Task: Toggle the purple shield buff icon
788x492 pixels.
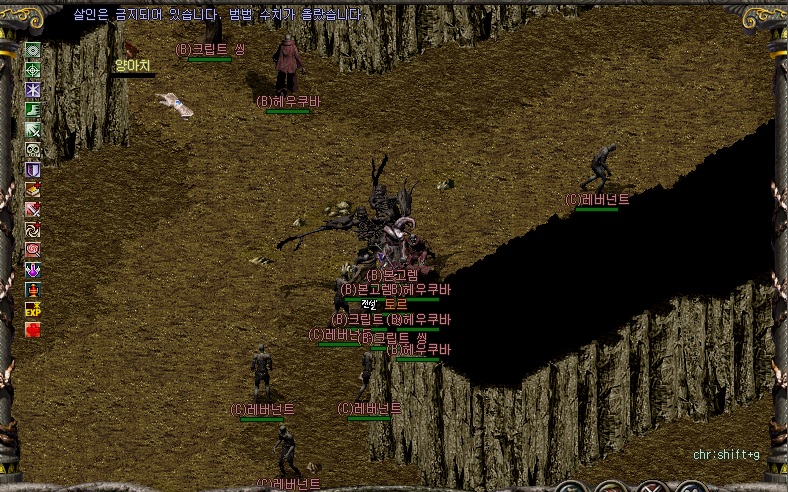Action: 33,170
